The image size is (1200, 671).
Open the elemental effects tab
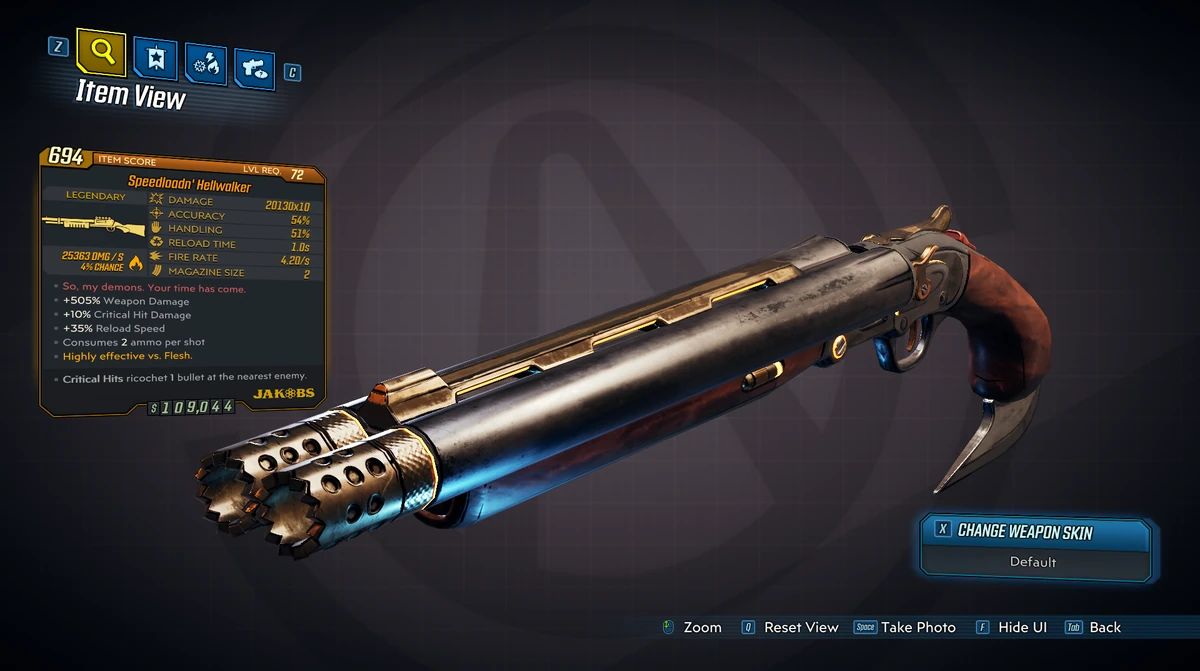(x=207, y=65)
